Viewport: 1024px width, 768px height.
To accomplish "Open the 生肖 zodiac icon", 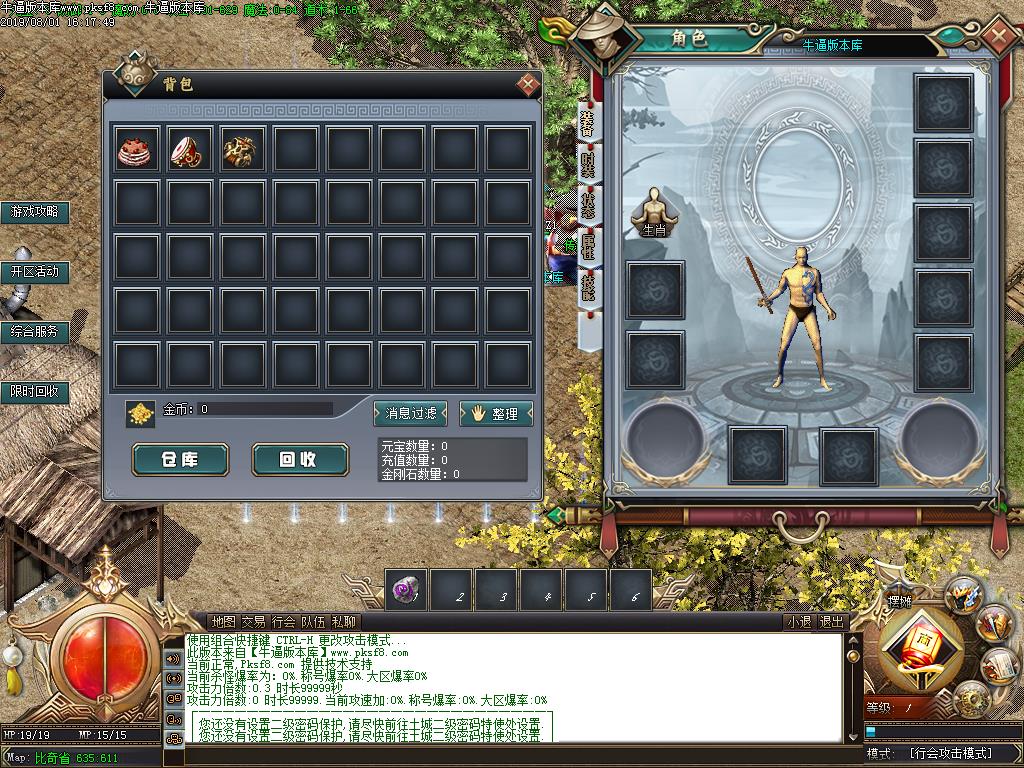I will tap(654, 212).
